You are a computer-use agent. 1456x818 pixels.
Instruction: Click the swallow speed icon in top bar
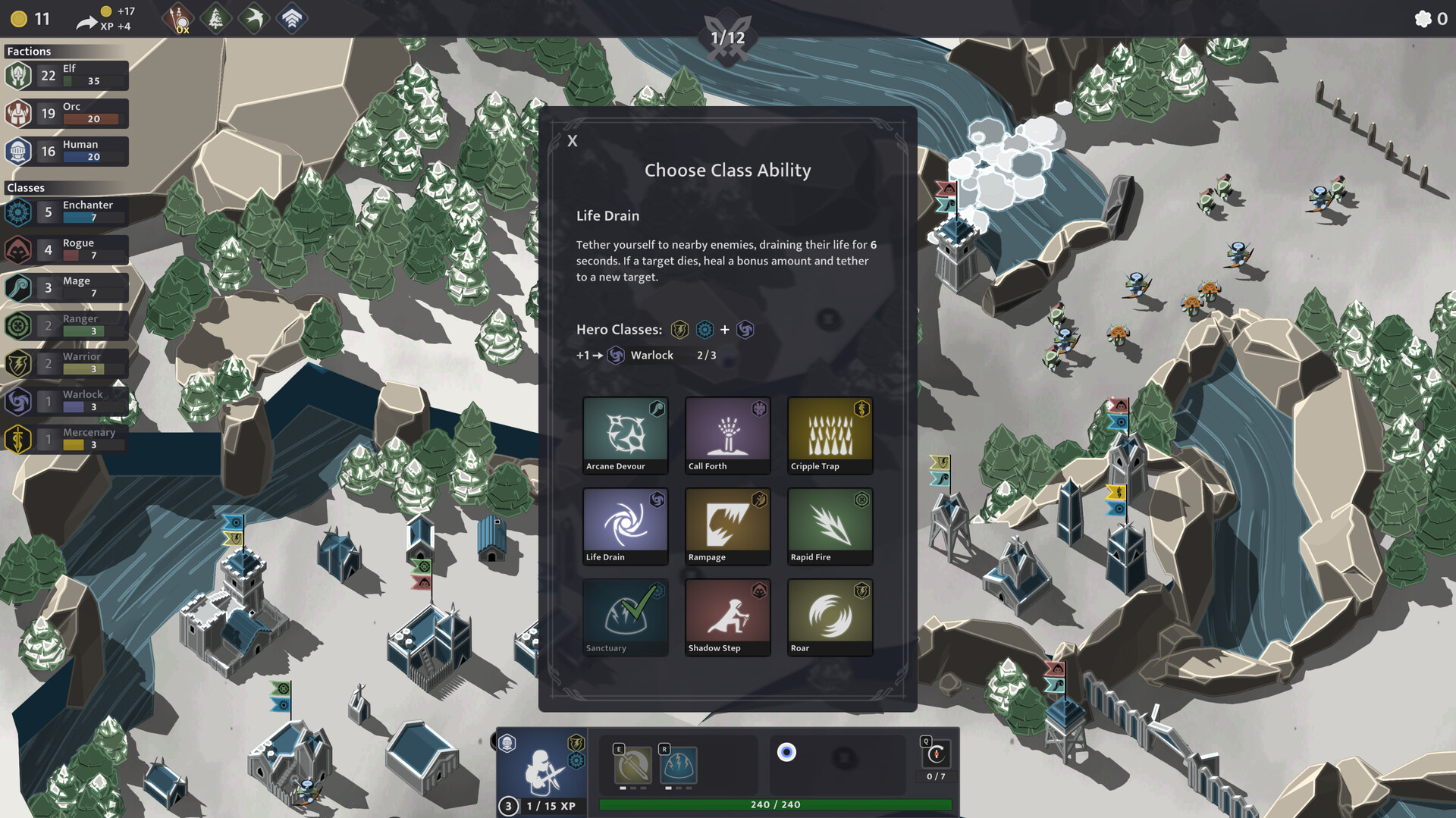coord(252,18)
